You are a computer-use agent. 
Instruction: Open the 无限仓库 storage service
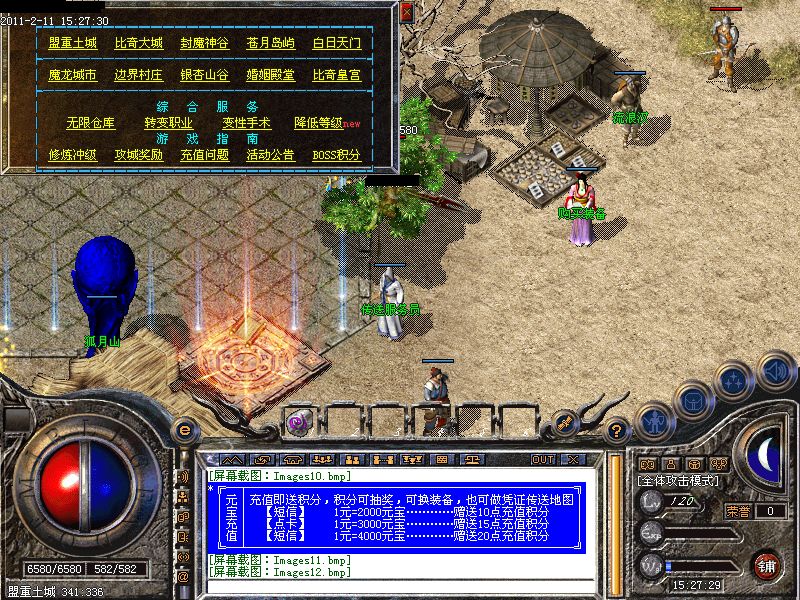pos(90,123)
